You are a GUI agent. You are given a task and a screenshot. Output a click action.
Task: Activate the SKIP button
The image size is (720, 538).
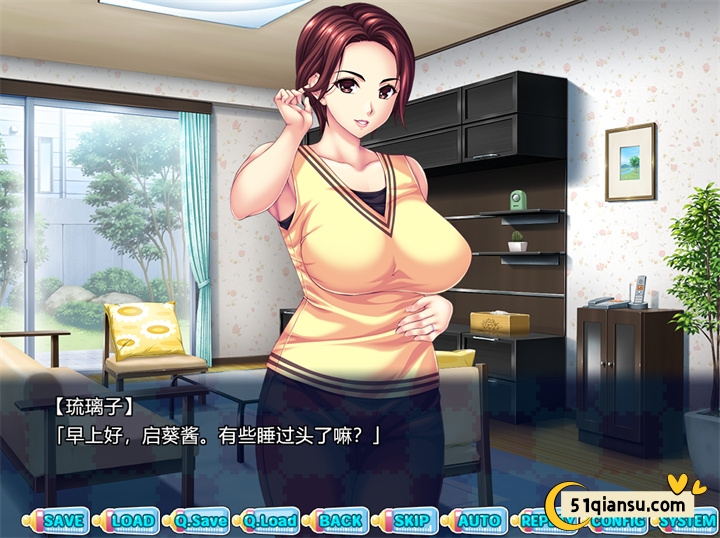[409, 521]
